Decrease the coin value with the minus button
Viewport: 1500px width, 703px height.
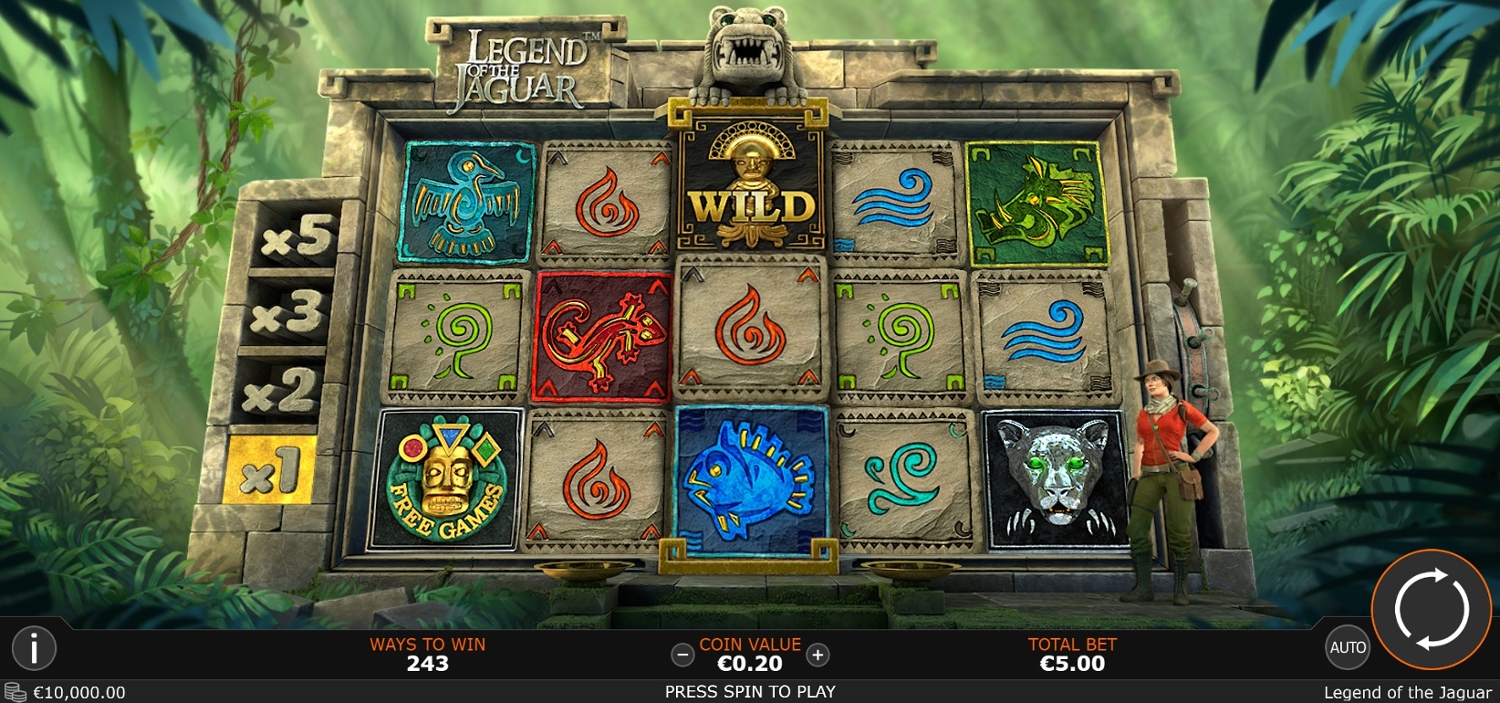tap(683, 655)
